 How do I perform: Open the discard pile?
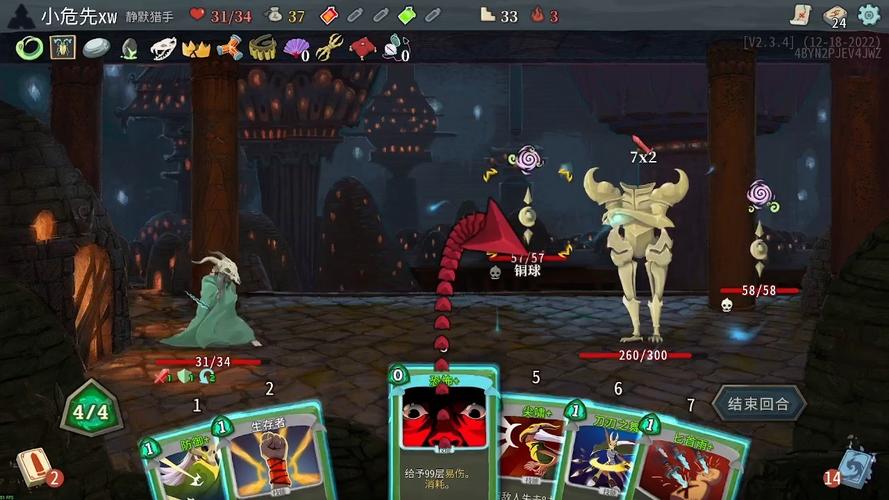tap(855, 465)
